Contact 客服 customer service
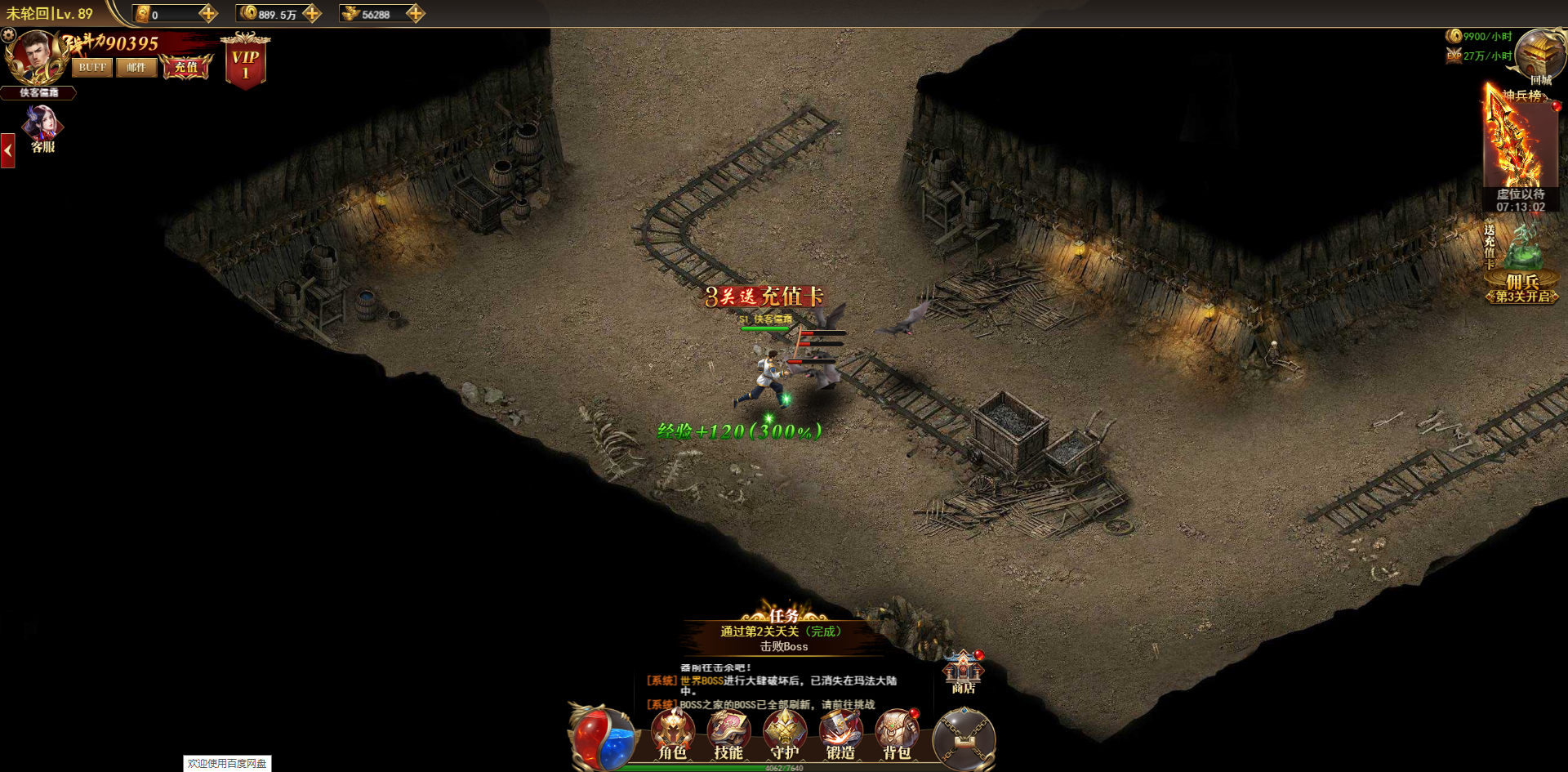1568x772 pixels. click(x=42, y=129)
